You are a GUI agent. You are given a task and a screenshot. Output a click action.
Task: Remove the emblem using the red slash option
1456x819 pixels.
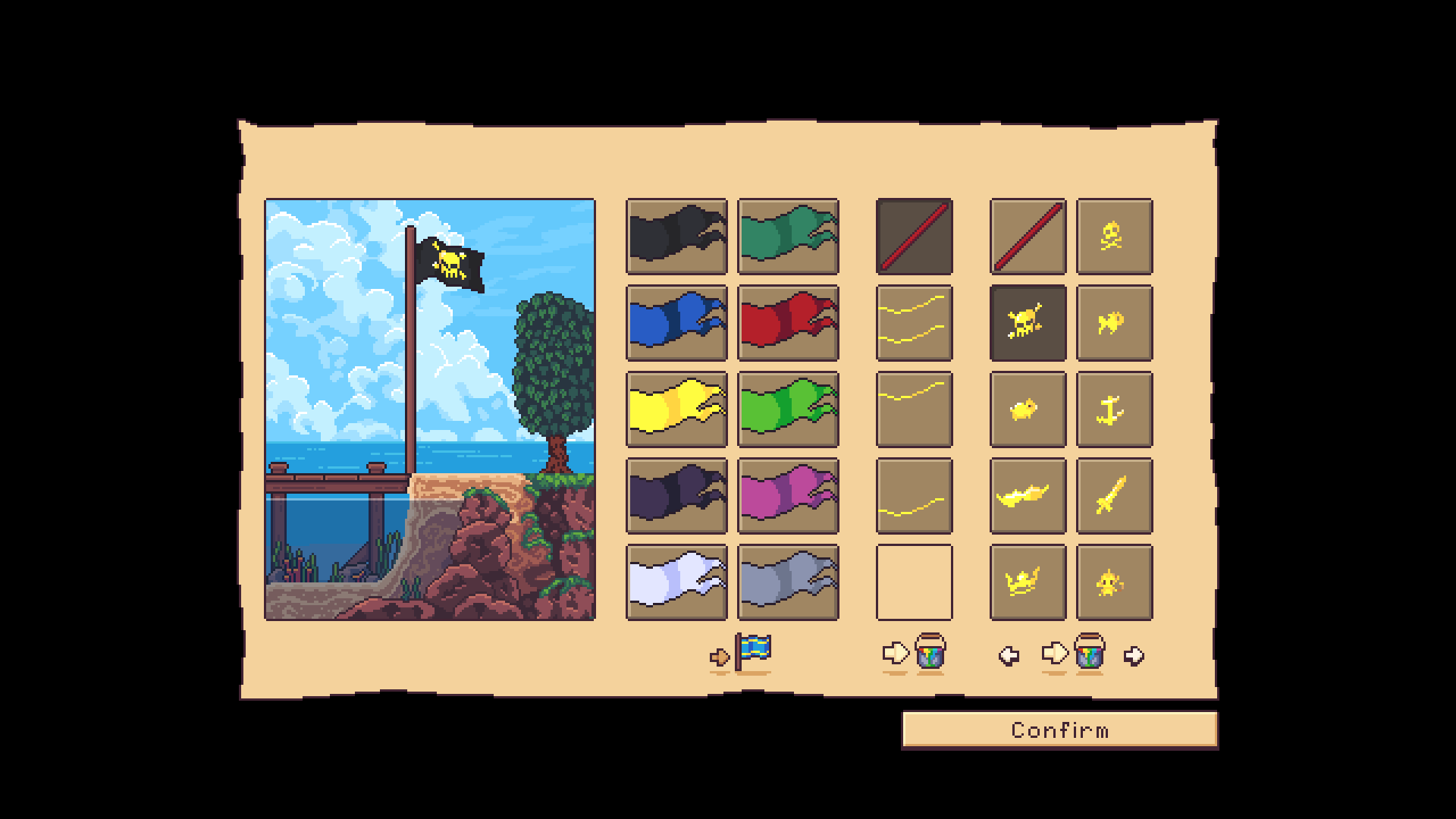pyautogui.click(x=1028, y=235)
